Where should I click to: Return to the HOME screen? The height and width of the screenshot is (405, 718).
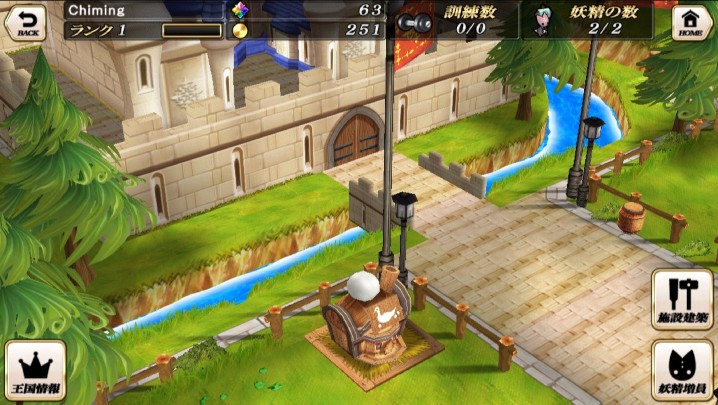point(691,21)
